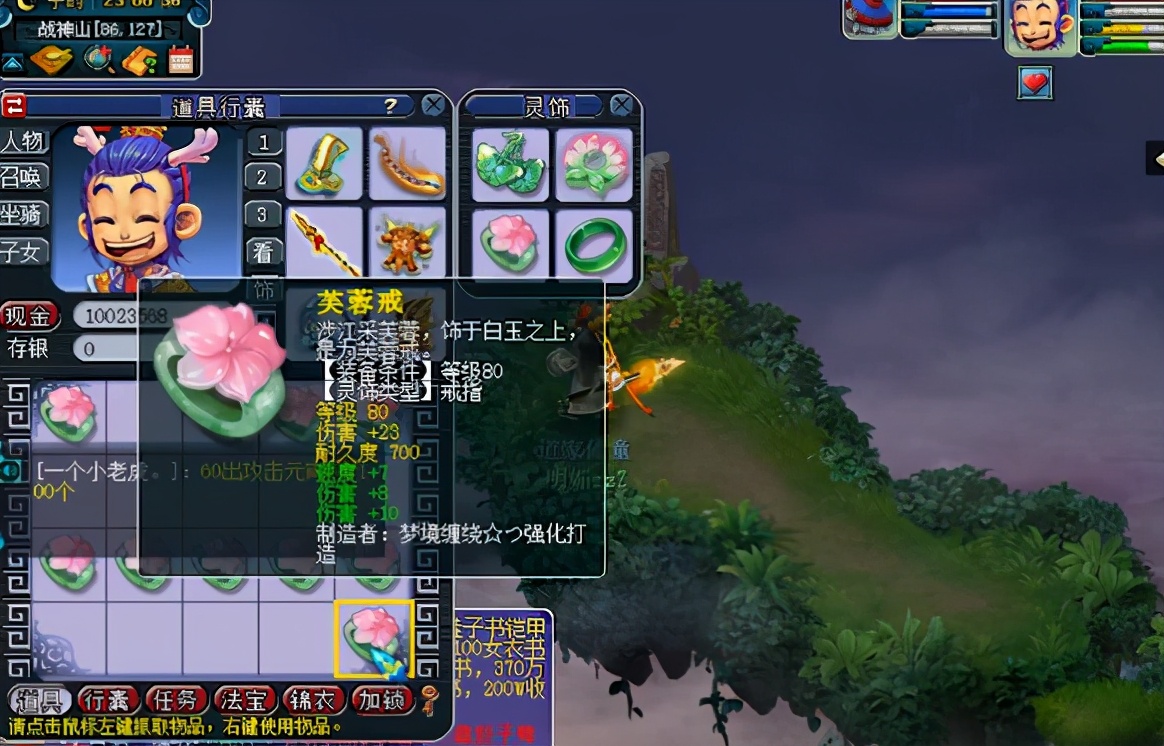
Task: Pick the highlighted lotus ring inventory slot
Action: (374, 637)
